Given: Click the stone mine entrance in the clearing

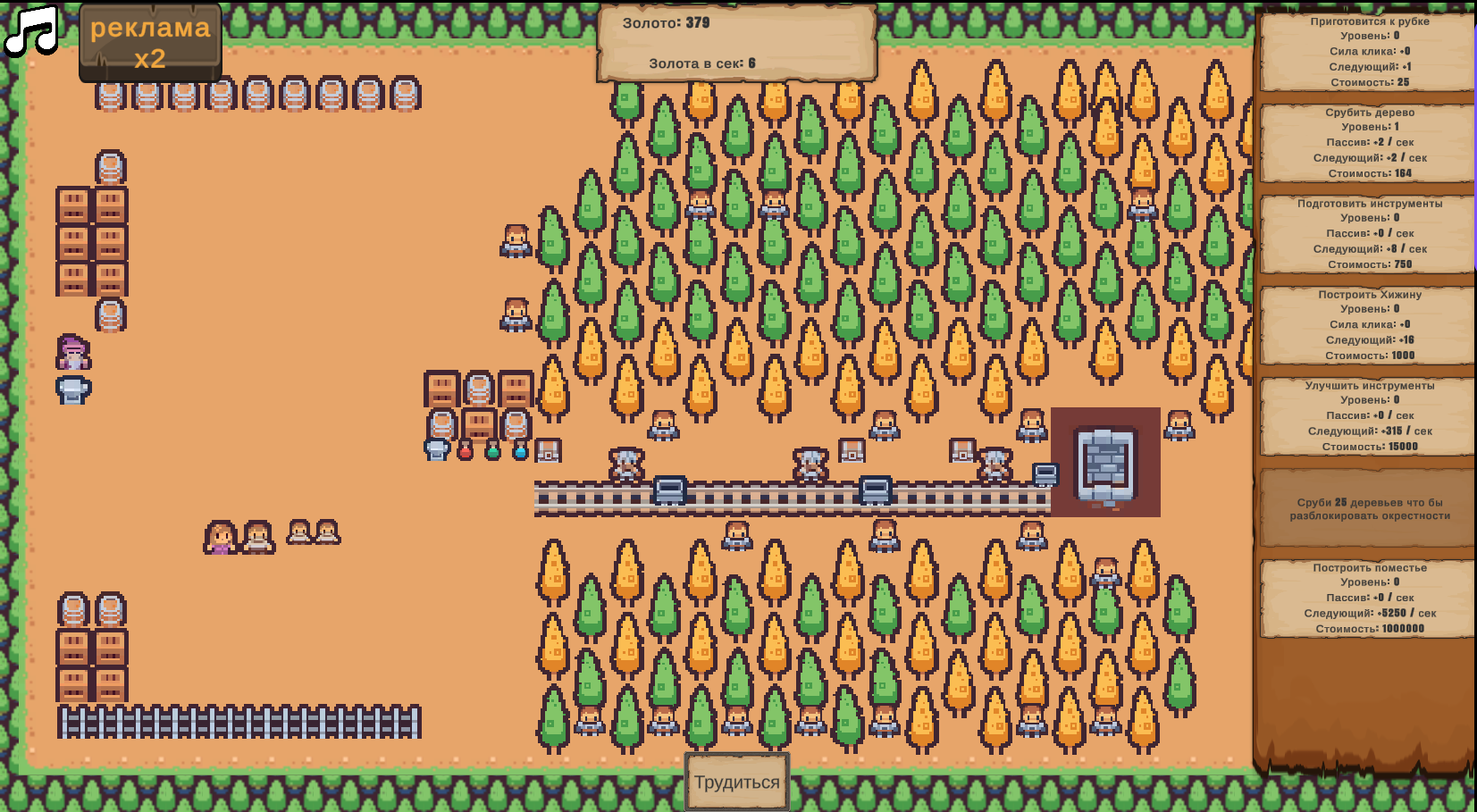Looking at the screenshot, I should pos(1105,462).
